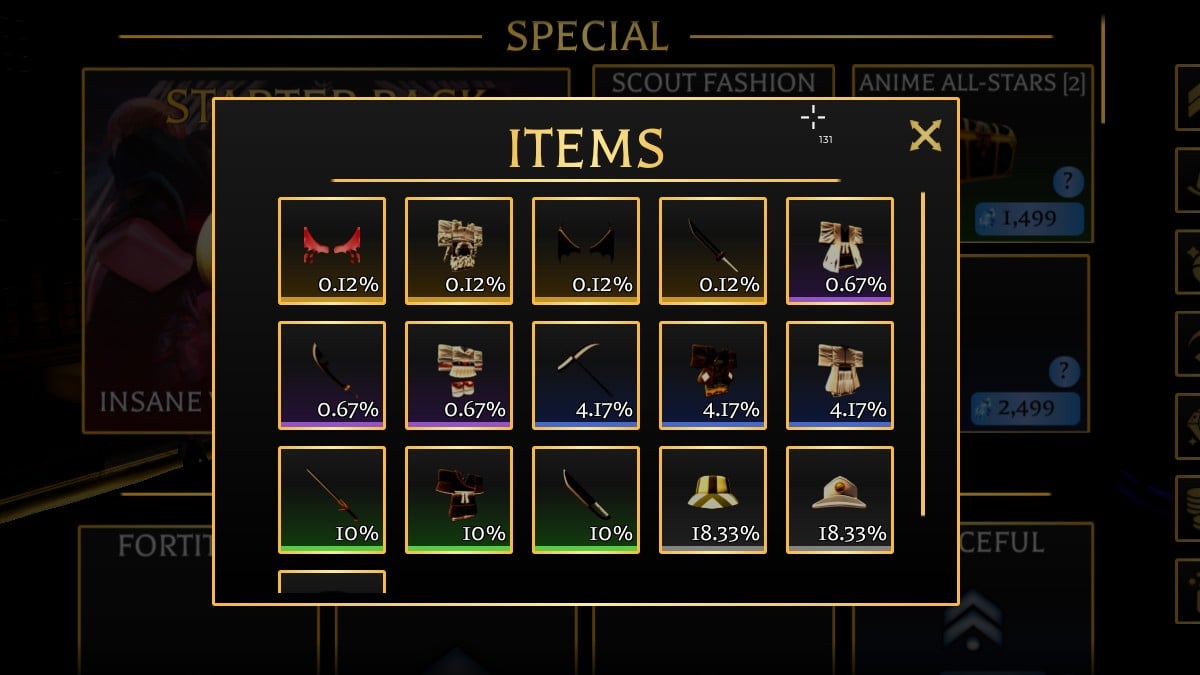The image size is (1200, 675).
Task: Select the yellow striped bucket hat
Action: tap(713, 499)
